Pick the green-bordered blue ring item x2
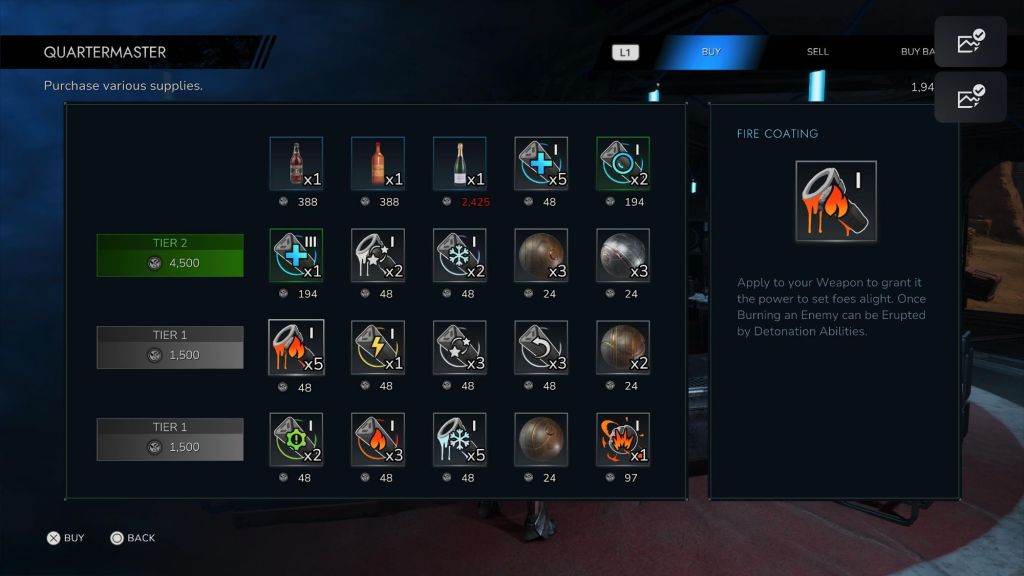This screenshot has height=576, width=1024. coord(622,164)
